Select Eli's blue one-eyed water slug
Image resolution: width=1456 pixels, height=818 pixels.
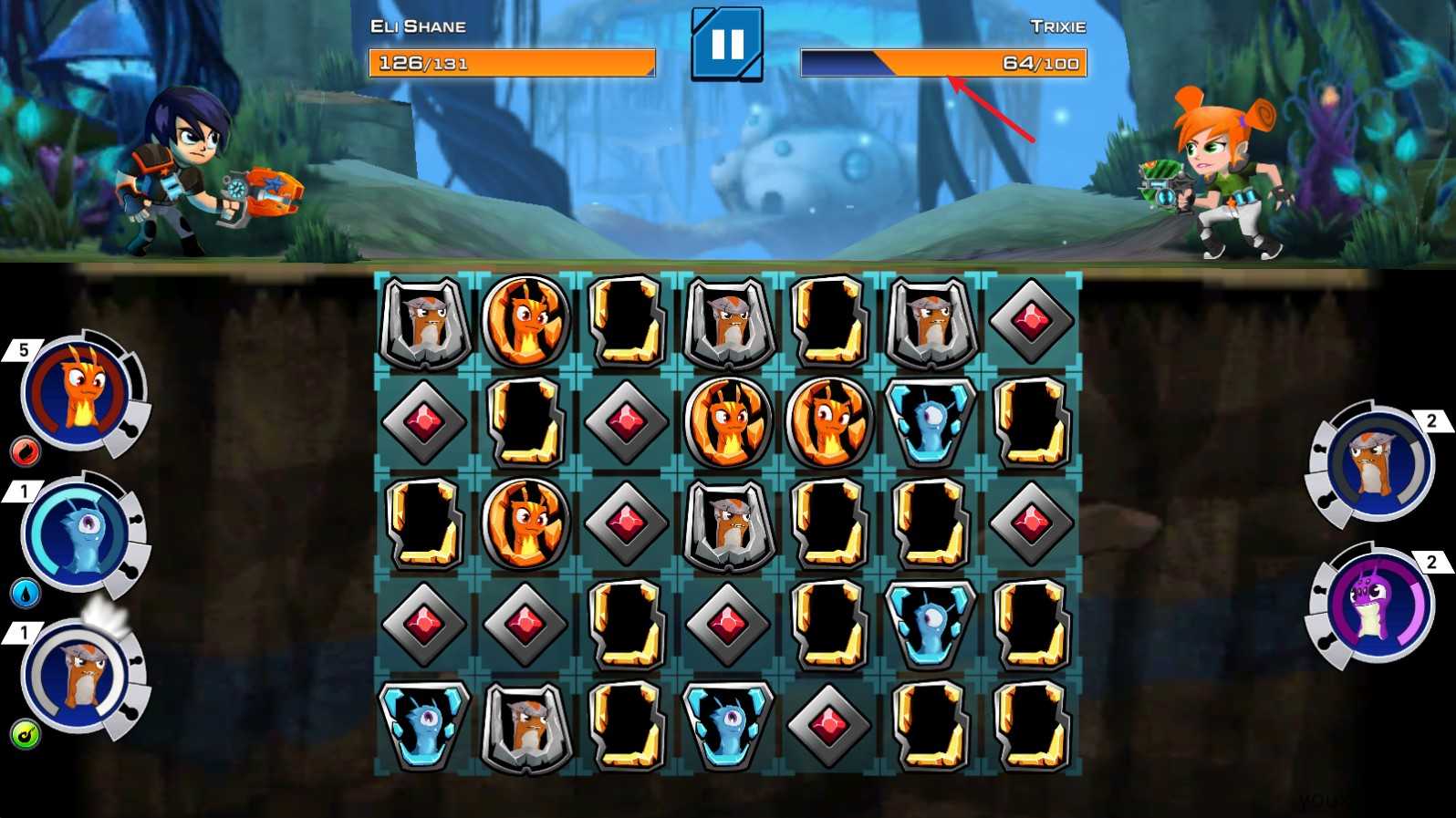[79, 533]
